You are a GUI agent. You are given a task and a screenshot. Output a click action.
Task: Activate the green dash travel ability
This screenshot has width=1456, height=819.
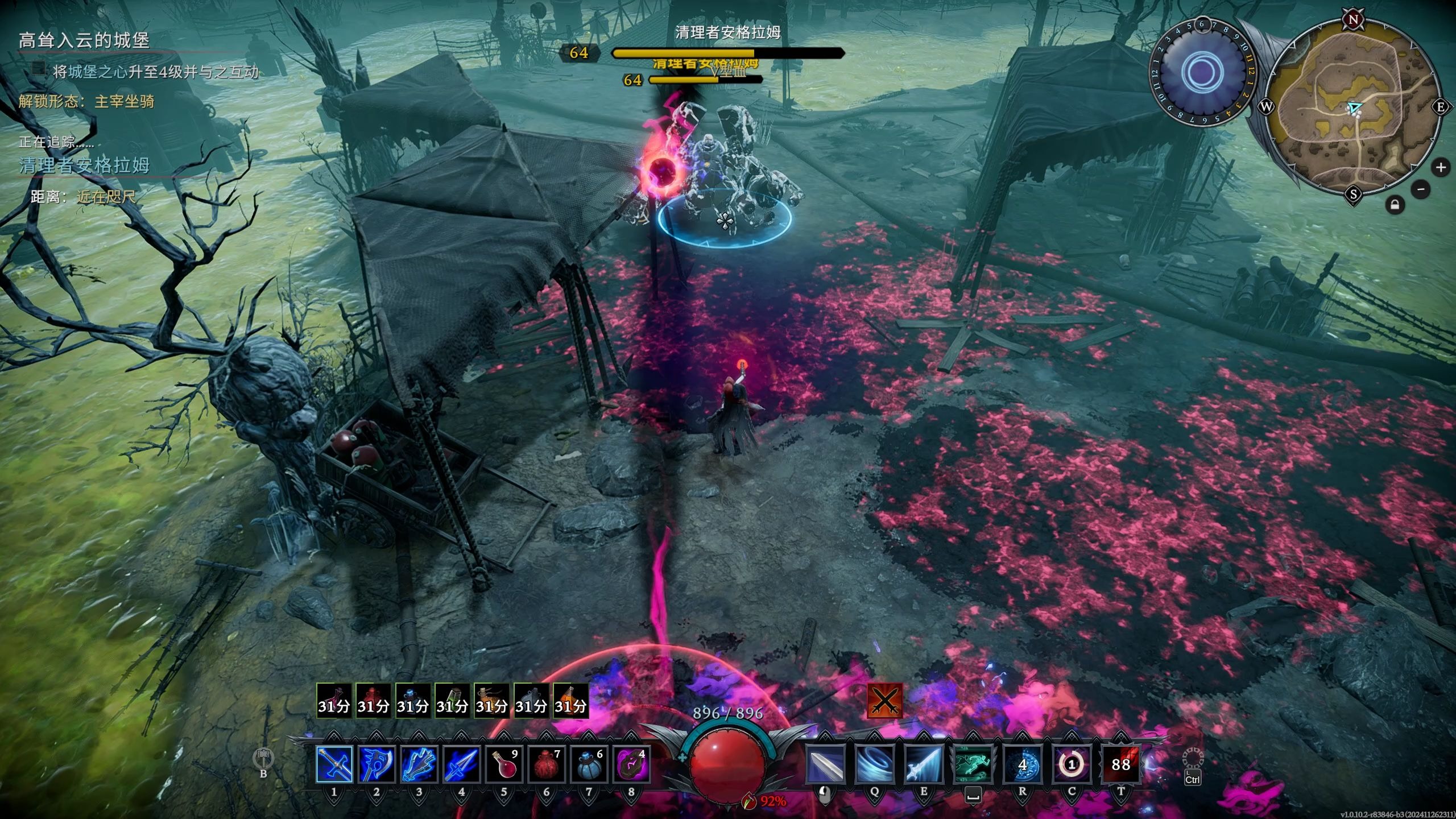pyautogui.click(x=973, y=765)
